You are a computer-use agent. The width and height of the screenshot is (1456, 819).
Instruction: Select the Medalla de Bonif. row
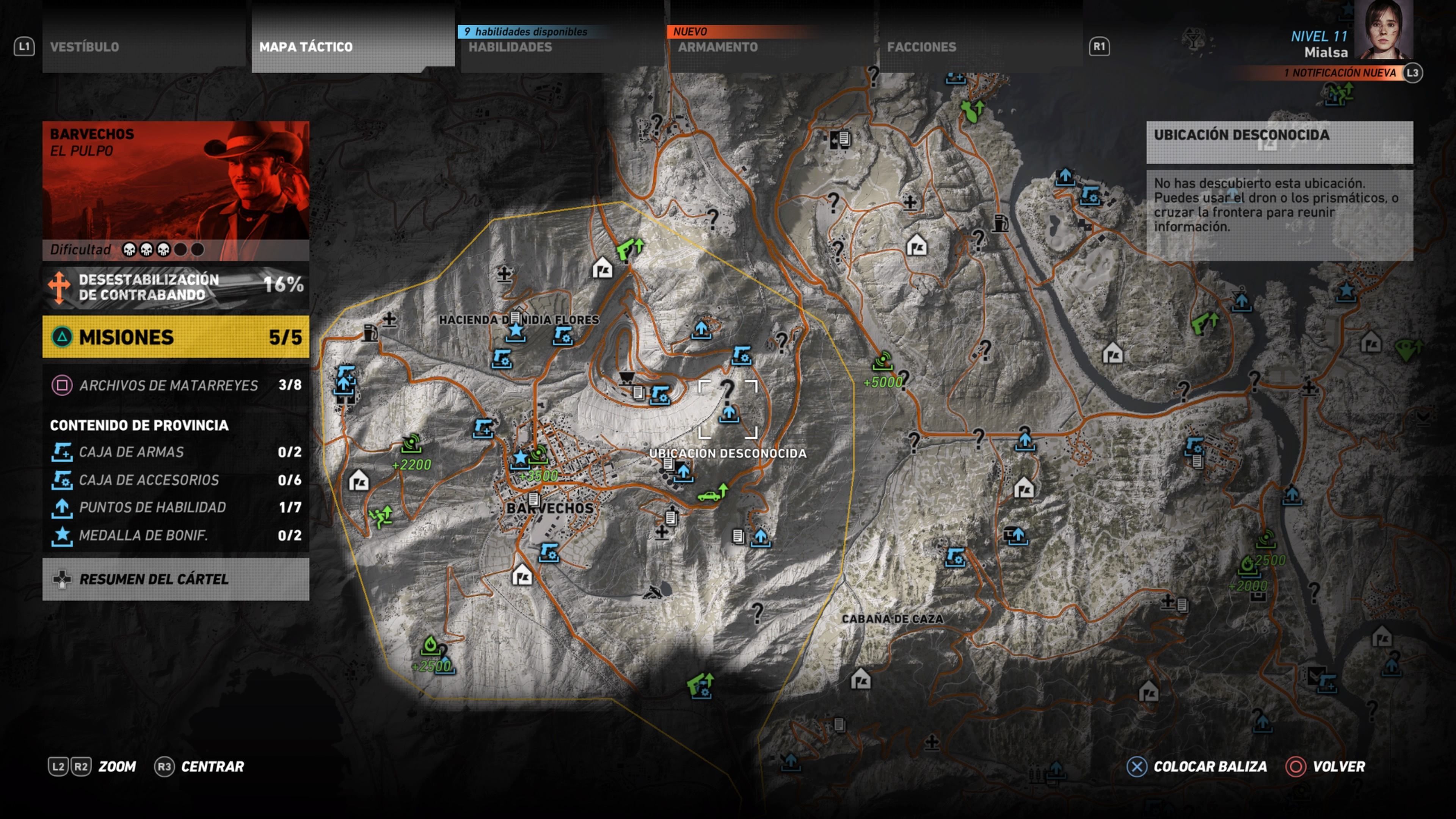176,535
